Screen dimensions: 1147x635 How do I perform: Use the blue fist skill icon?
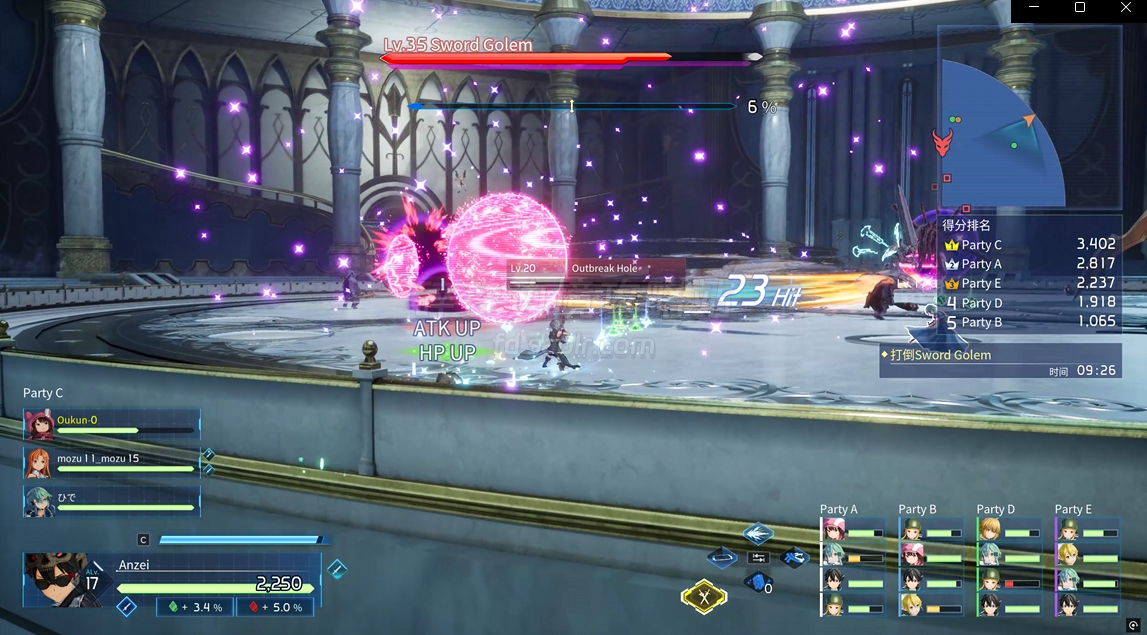pos(757,582)
